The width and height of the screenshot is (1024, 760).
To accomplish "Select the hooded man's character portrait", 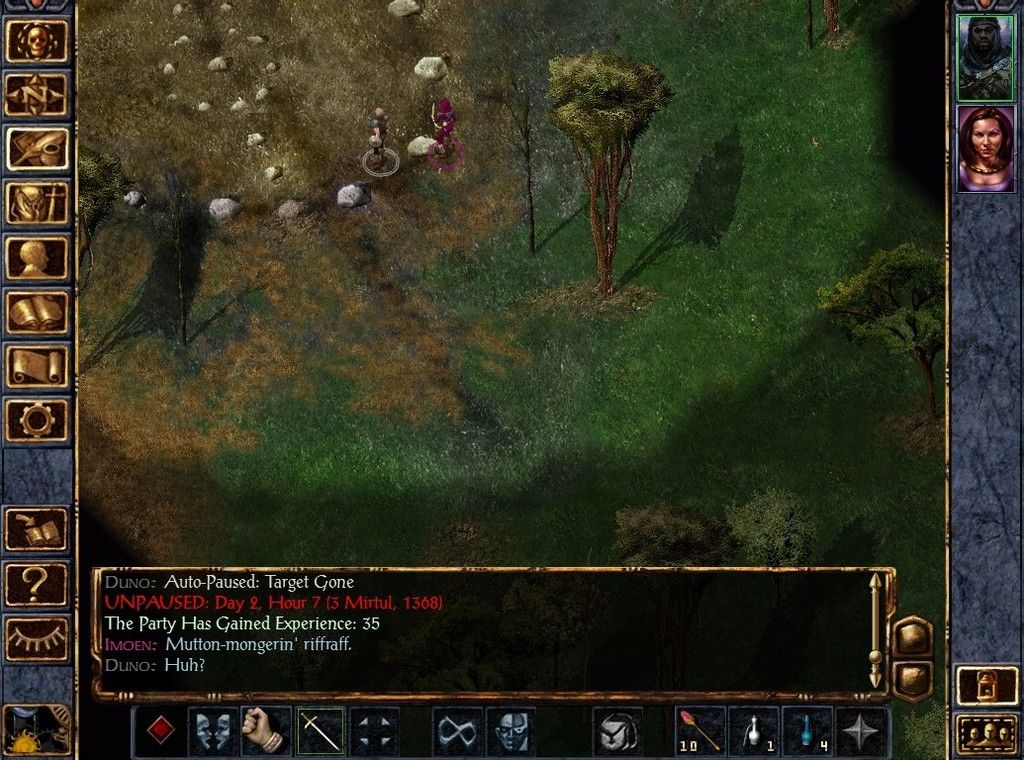I will click(985, 58).
